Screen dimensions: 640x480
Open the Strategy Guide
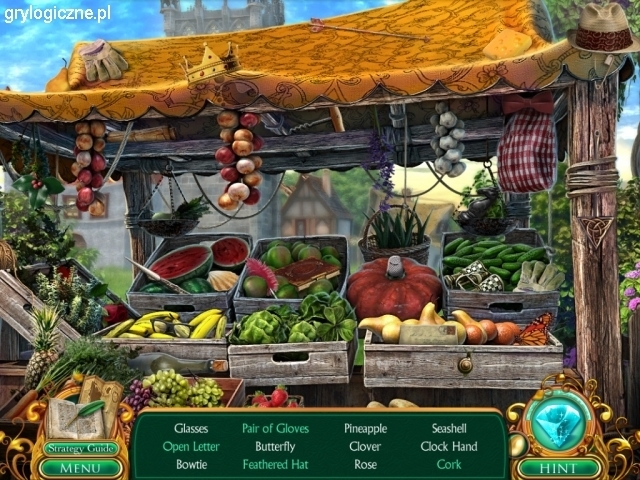80,448
